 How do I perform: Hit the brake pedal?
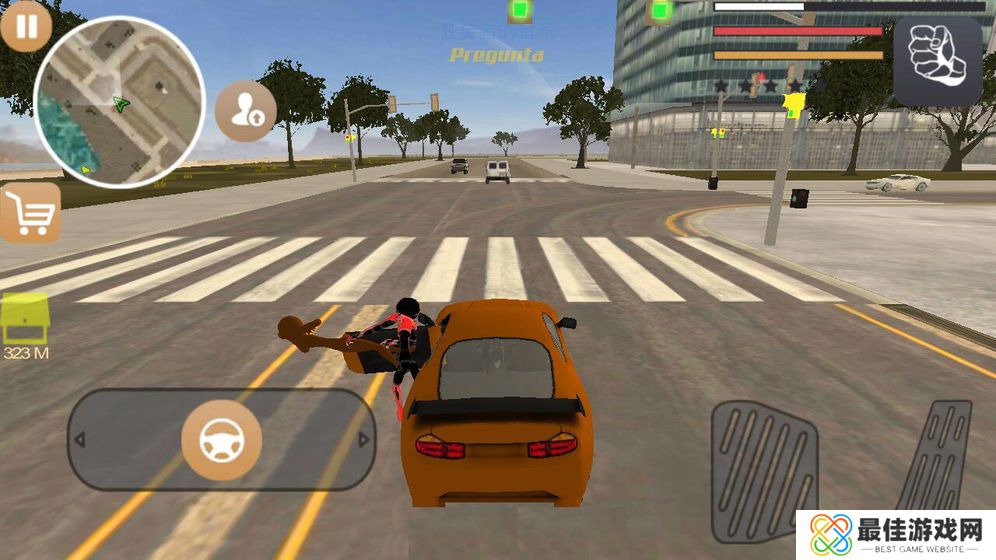pos(764,471)
